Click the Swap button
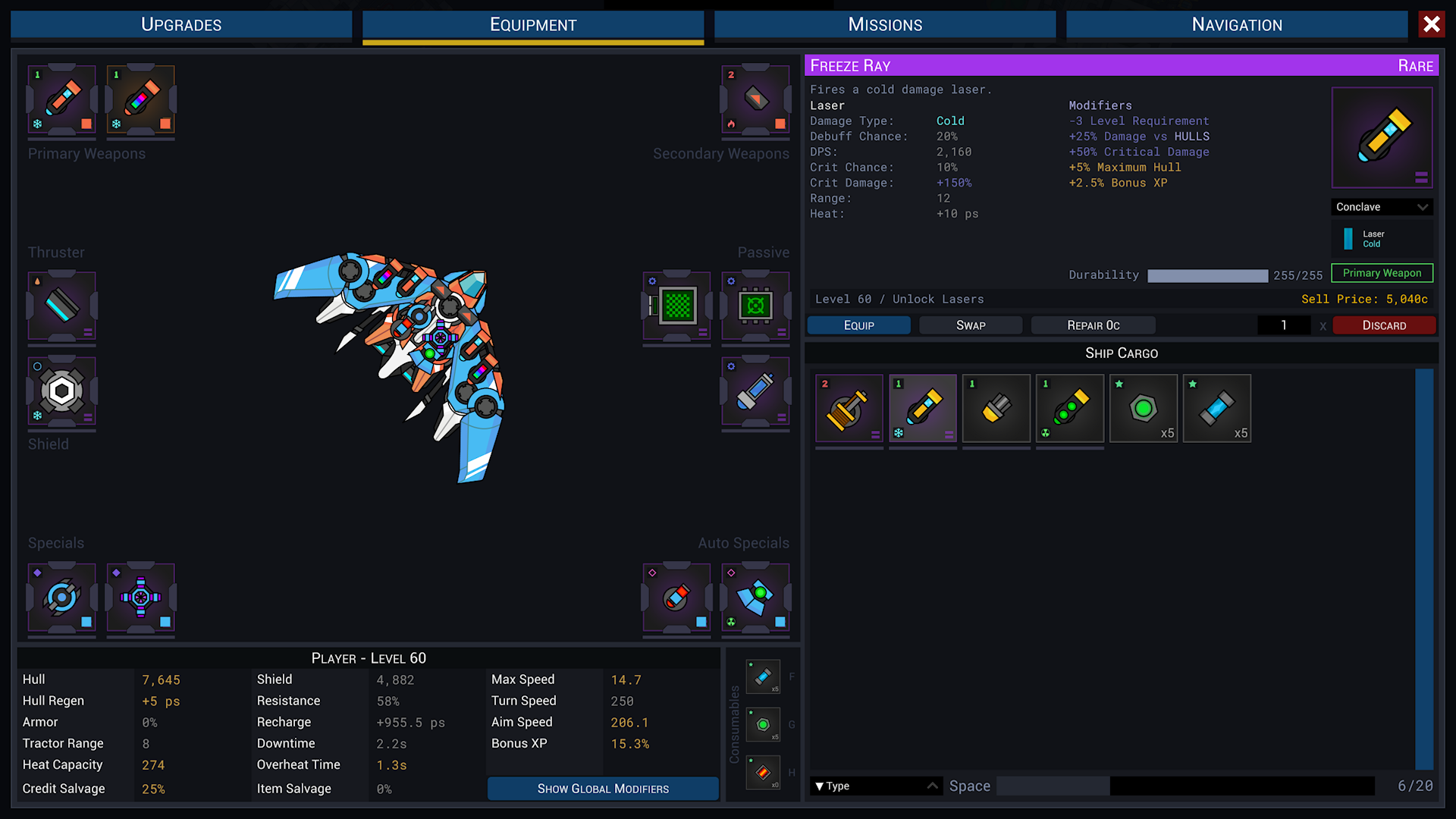The image size is (1456, 819). tap(970, 325)
